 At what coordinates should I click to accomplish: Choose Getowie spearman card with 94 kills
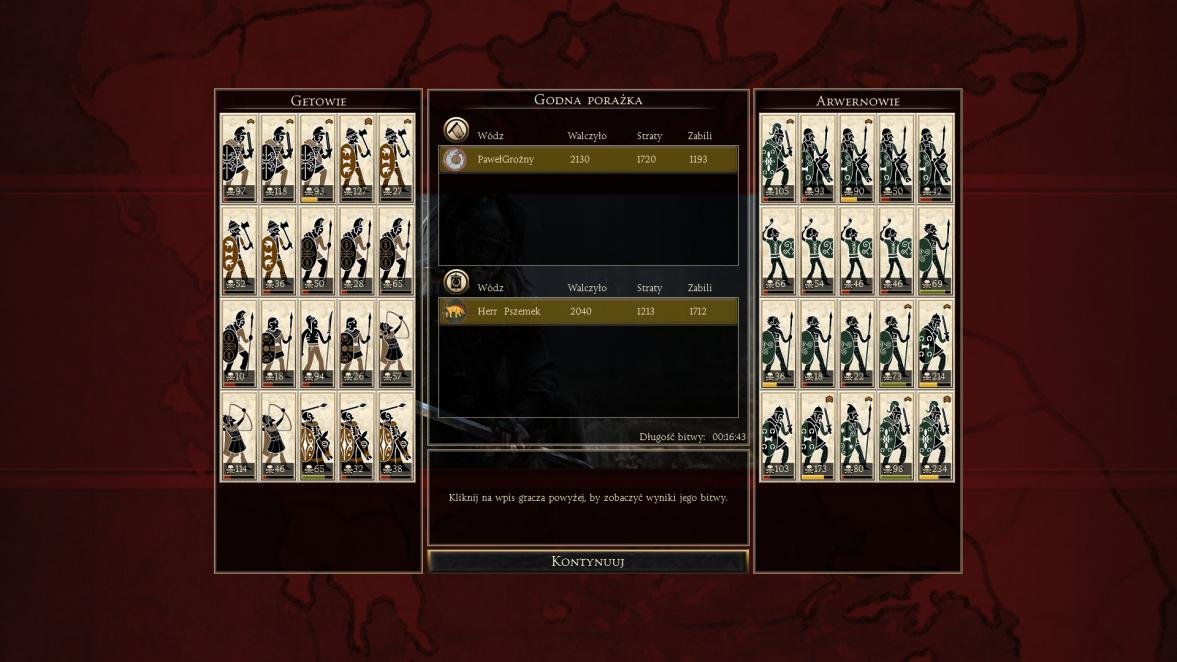click(318, 344)
